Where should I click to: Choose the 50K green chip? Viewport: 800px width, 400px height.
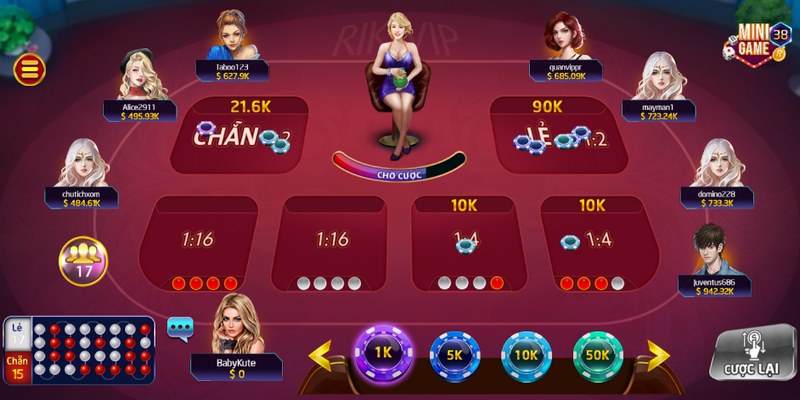[x=598, y=355]
